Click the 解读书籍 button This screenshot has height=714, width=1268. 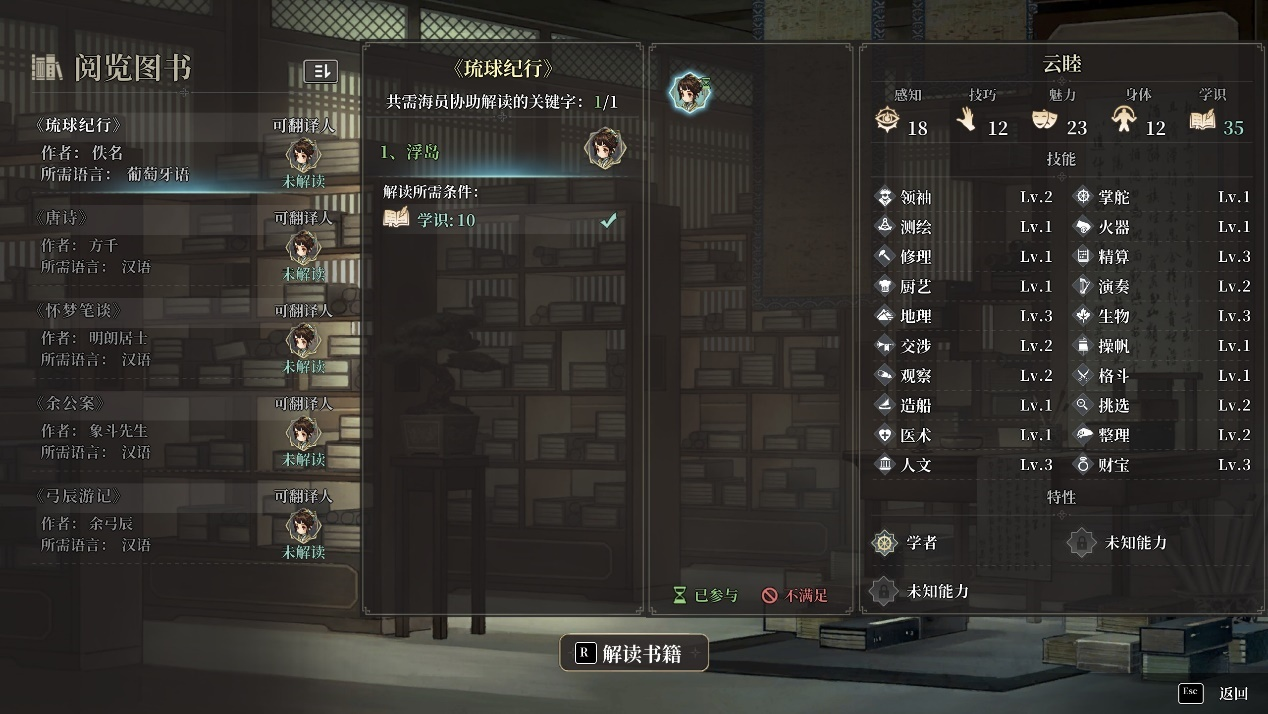[634, 654]
